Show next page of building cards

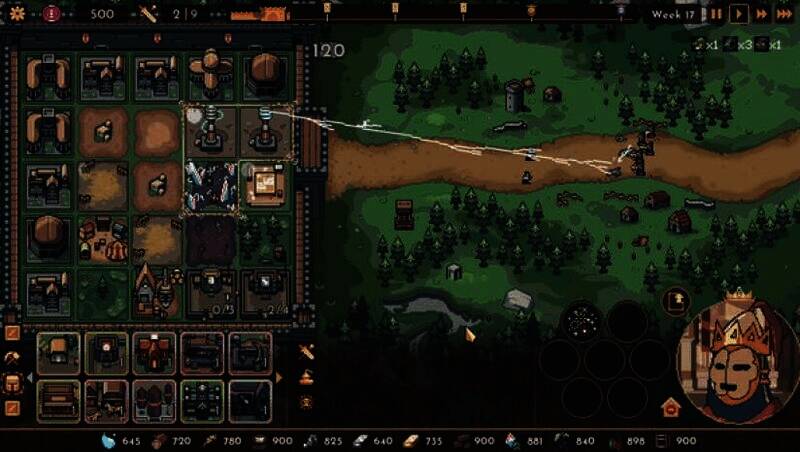(x=279, y=378)
